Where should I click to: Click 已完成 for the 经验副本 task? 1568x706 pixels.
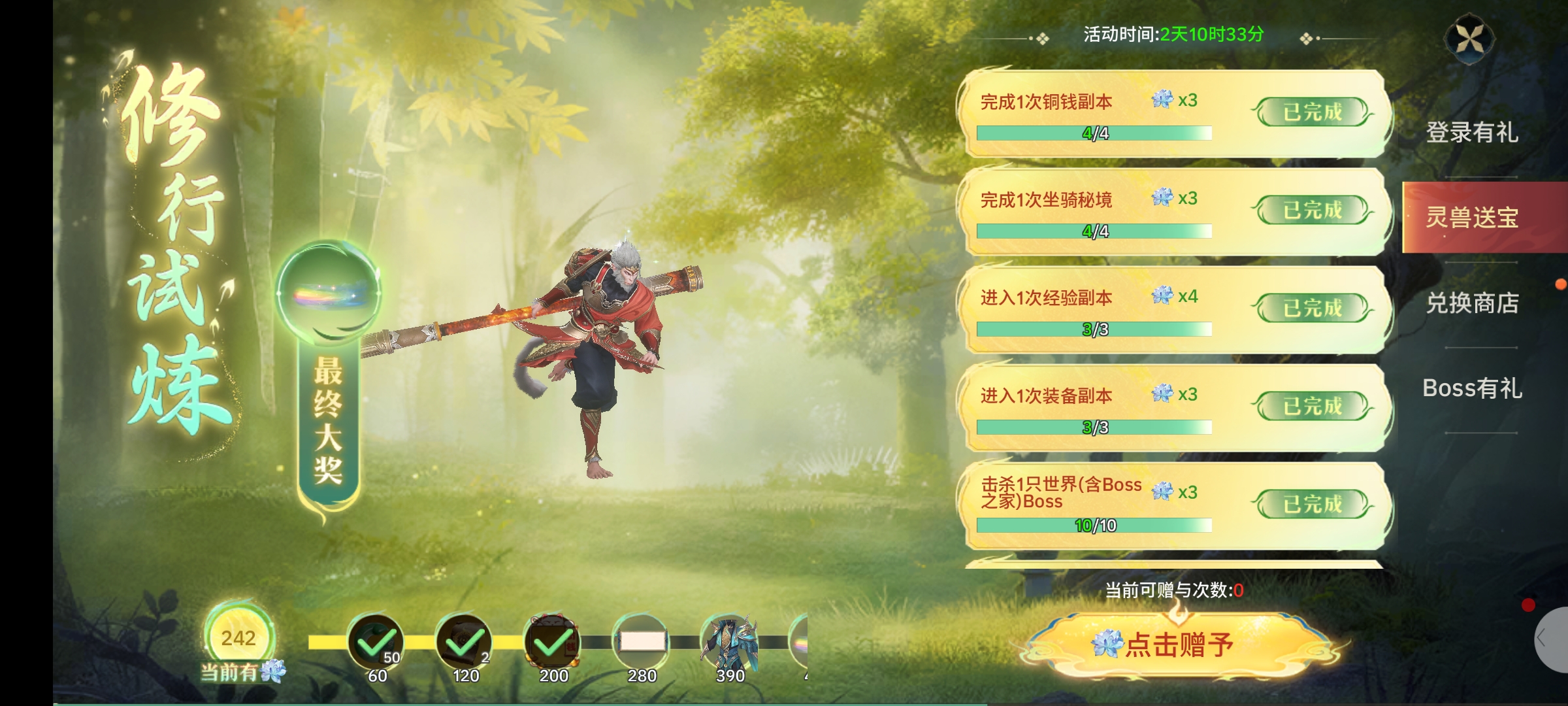coord(1312,309)
